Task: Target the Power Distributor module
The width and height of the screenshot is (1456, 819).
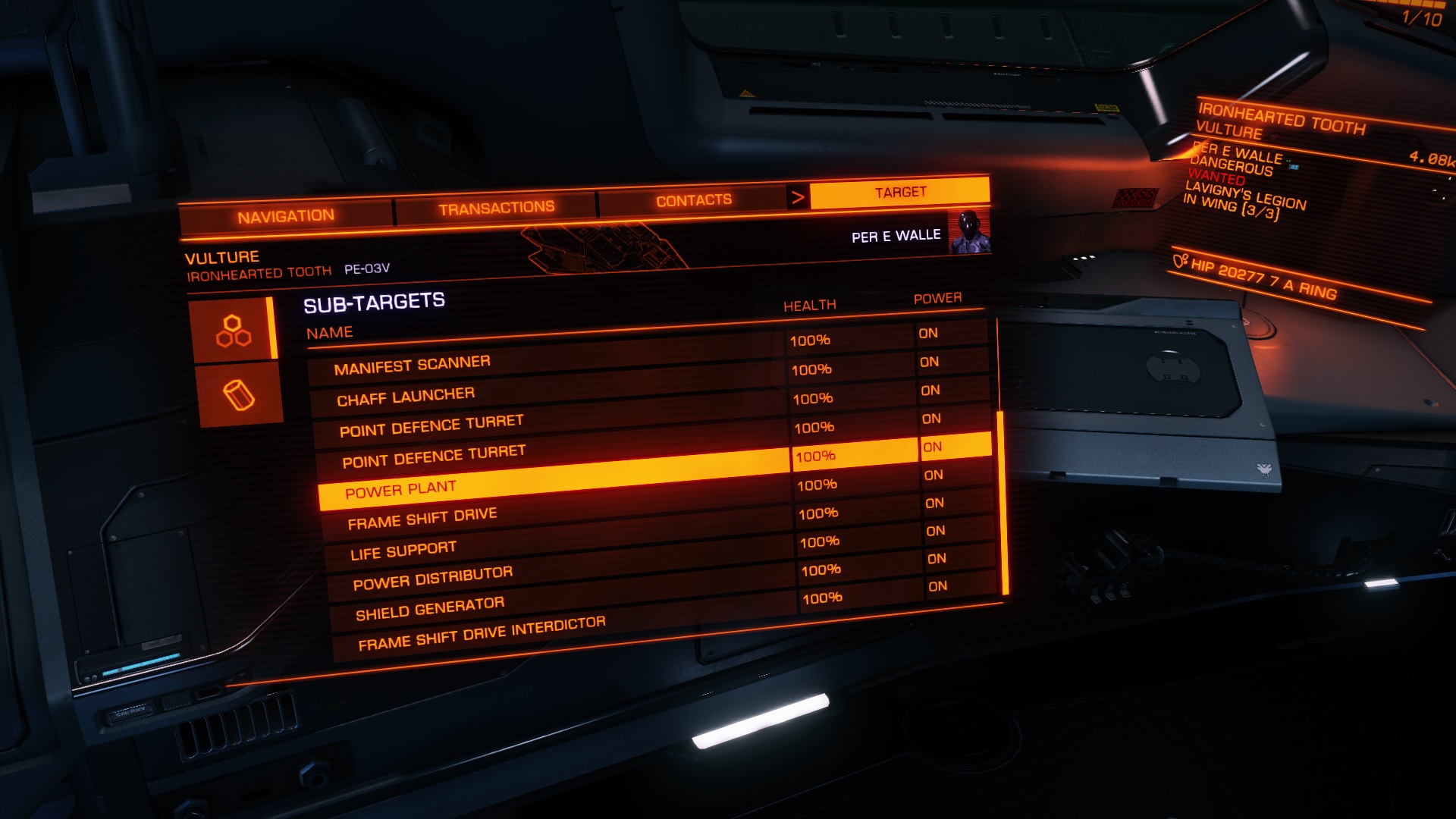Action: point(432,579)
